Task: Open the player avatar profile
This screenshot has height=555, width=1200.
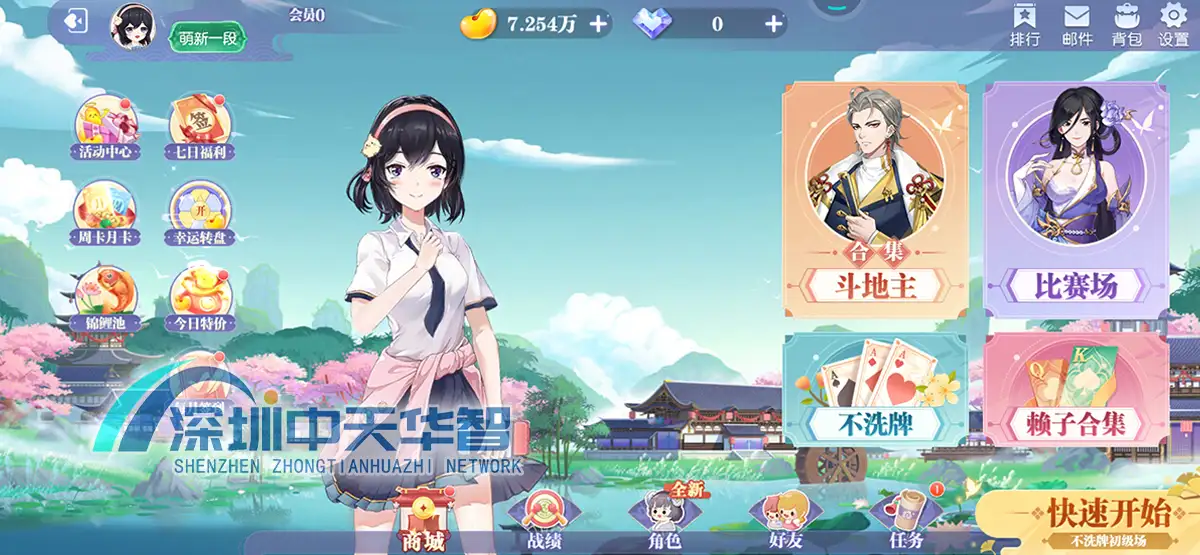Action: point(132,25)
